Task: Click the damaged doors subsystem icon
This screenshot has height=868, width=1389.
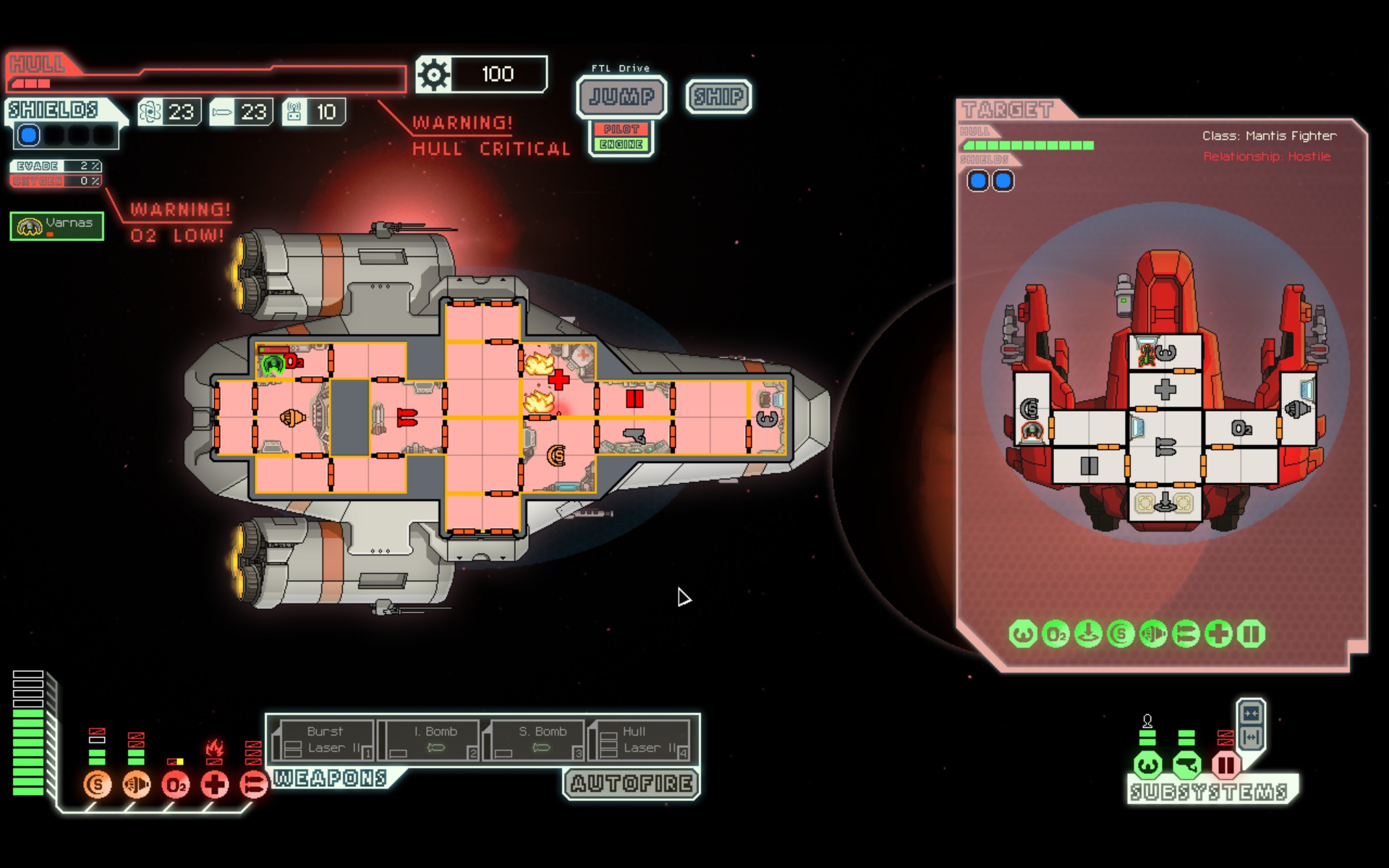Action: click(1226, 765)
